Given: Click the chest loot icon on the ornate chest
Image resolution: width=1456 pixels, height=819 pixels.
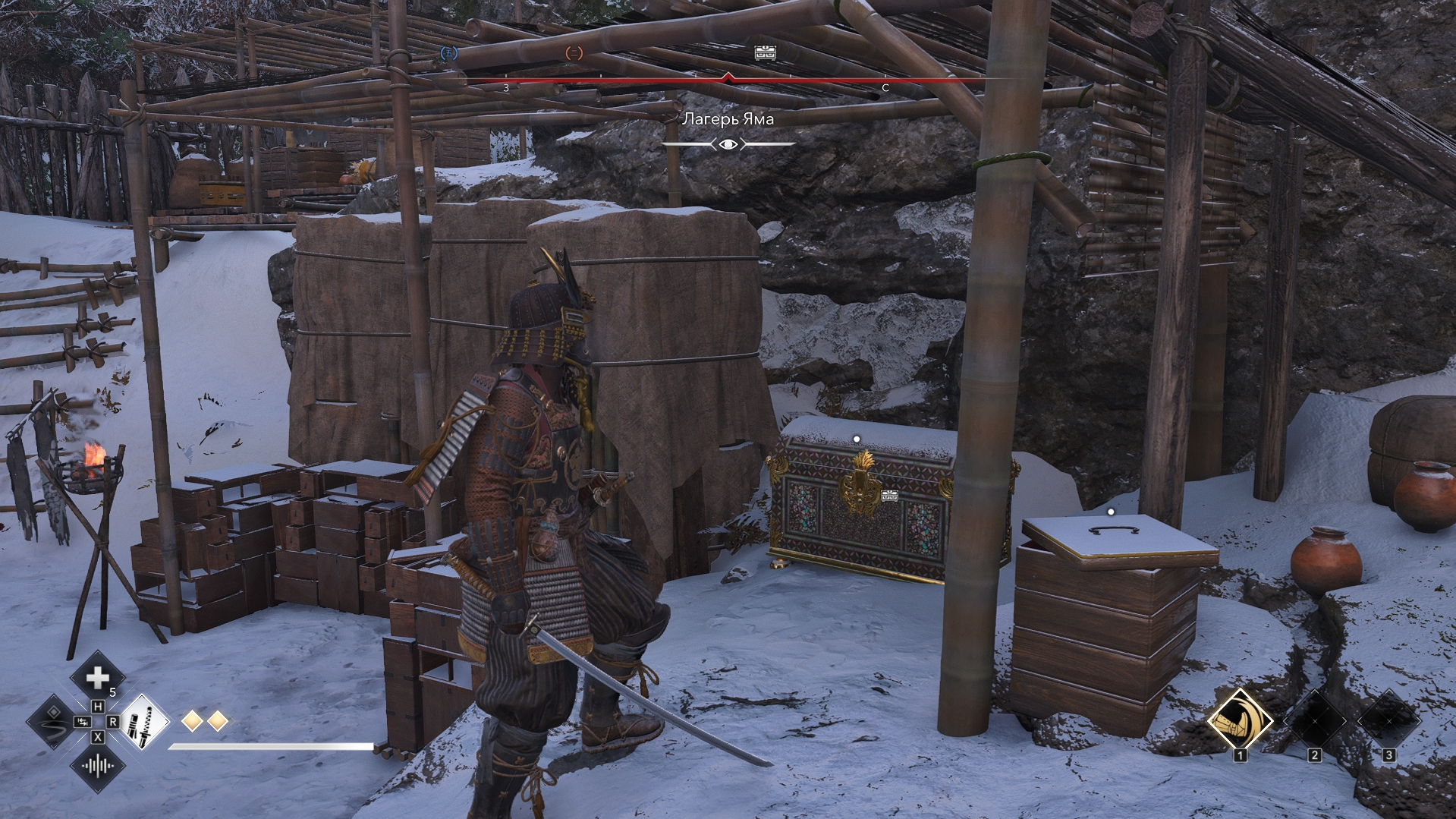Looking at the screenshot, I should pyautogui.click(x=890, y=496).
